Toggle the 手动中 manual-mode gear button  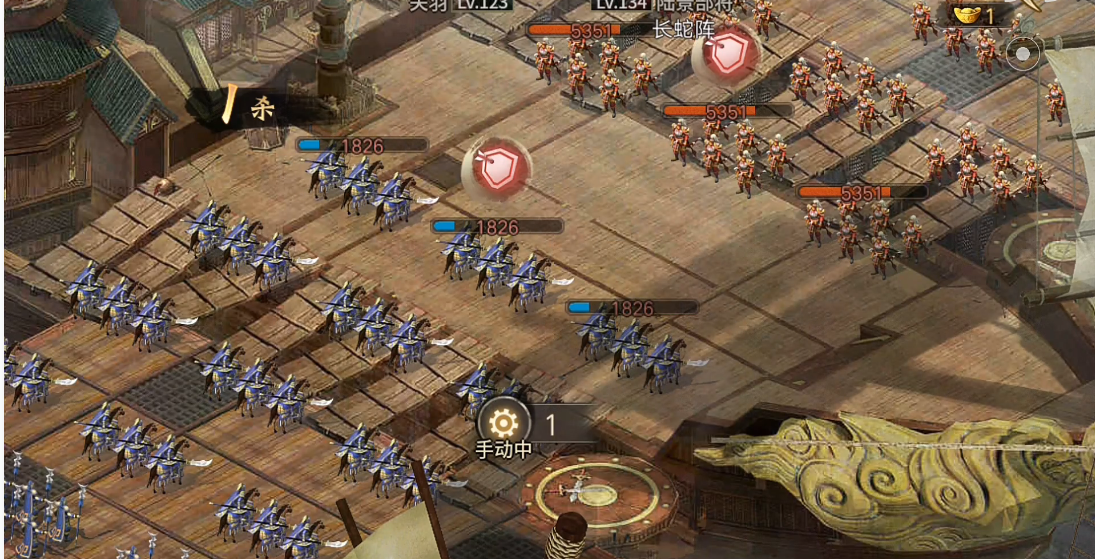(502, 423)
